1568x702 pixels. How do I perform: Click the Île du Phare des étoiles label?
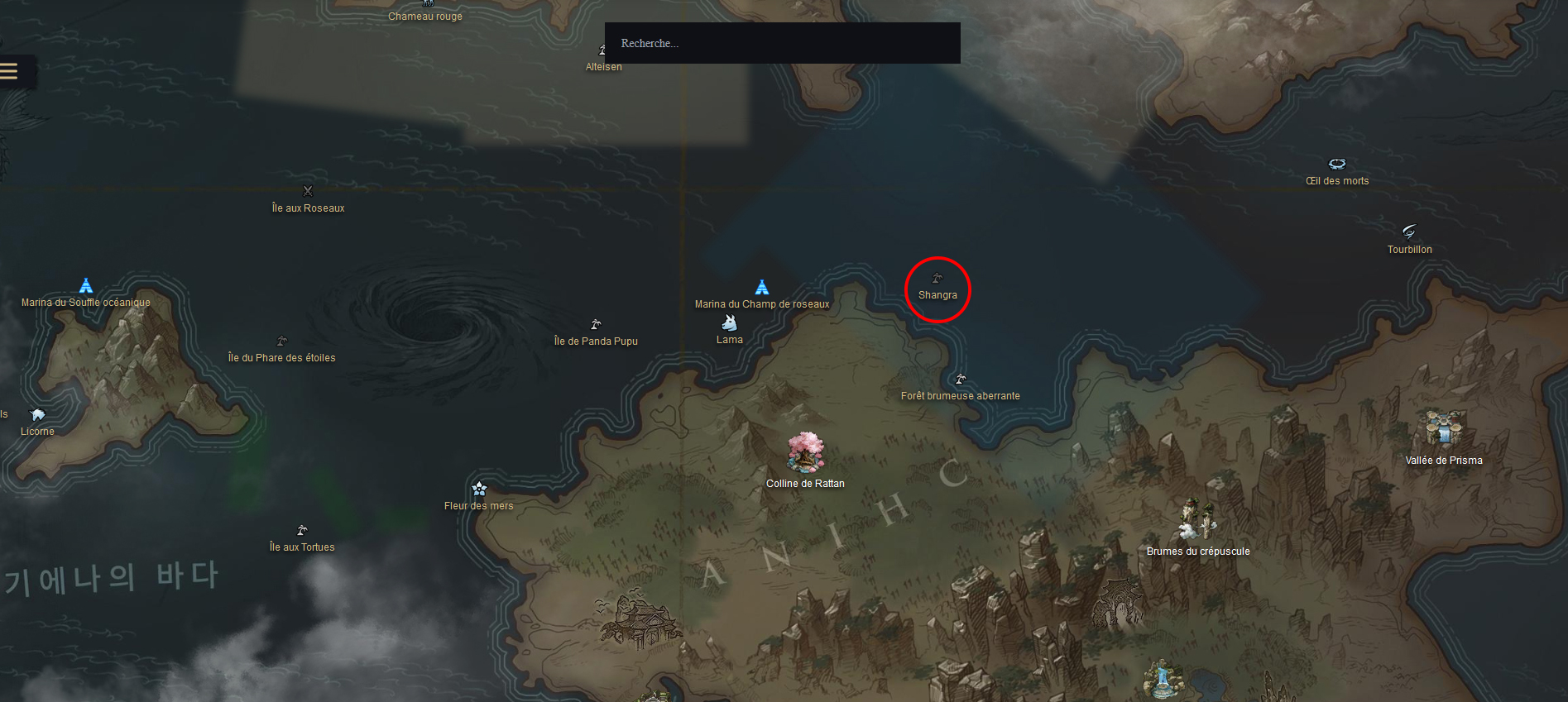[281, 357]
